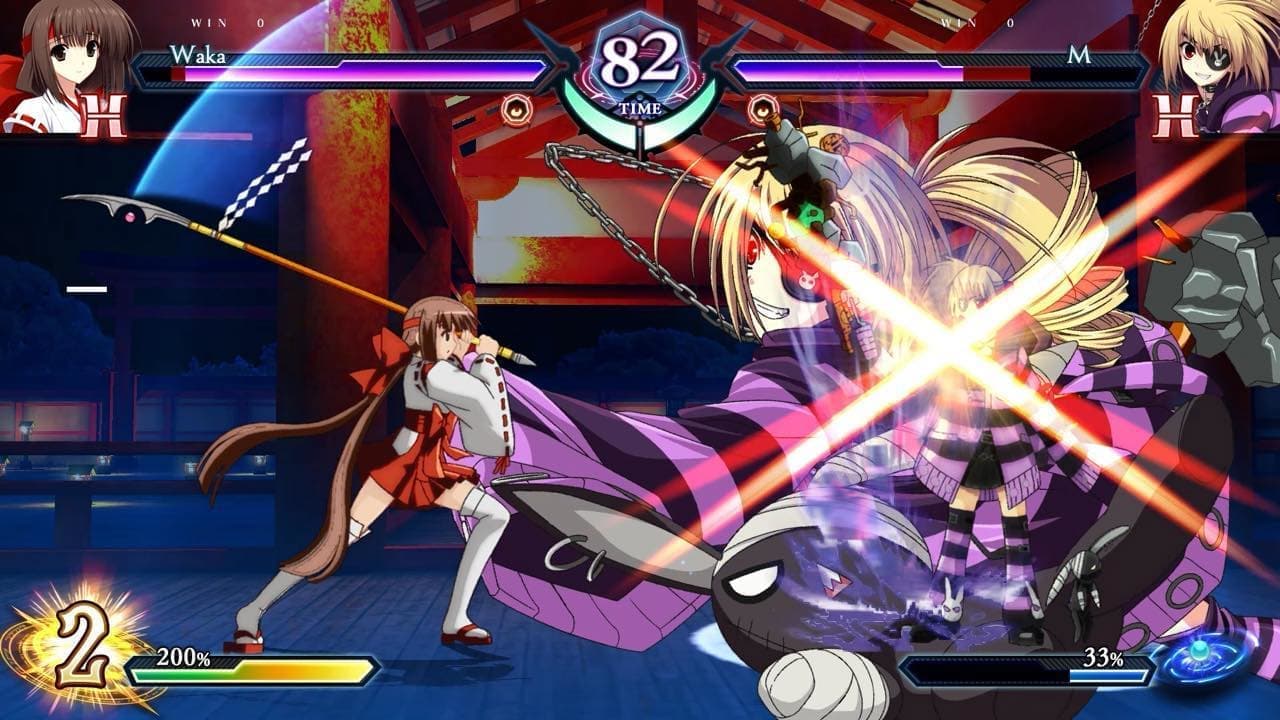Select the H emblem beside Waka's portrait
The width and height of the screenshot is (1280, 720).
pos(104,116)
